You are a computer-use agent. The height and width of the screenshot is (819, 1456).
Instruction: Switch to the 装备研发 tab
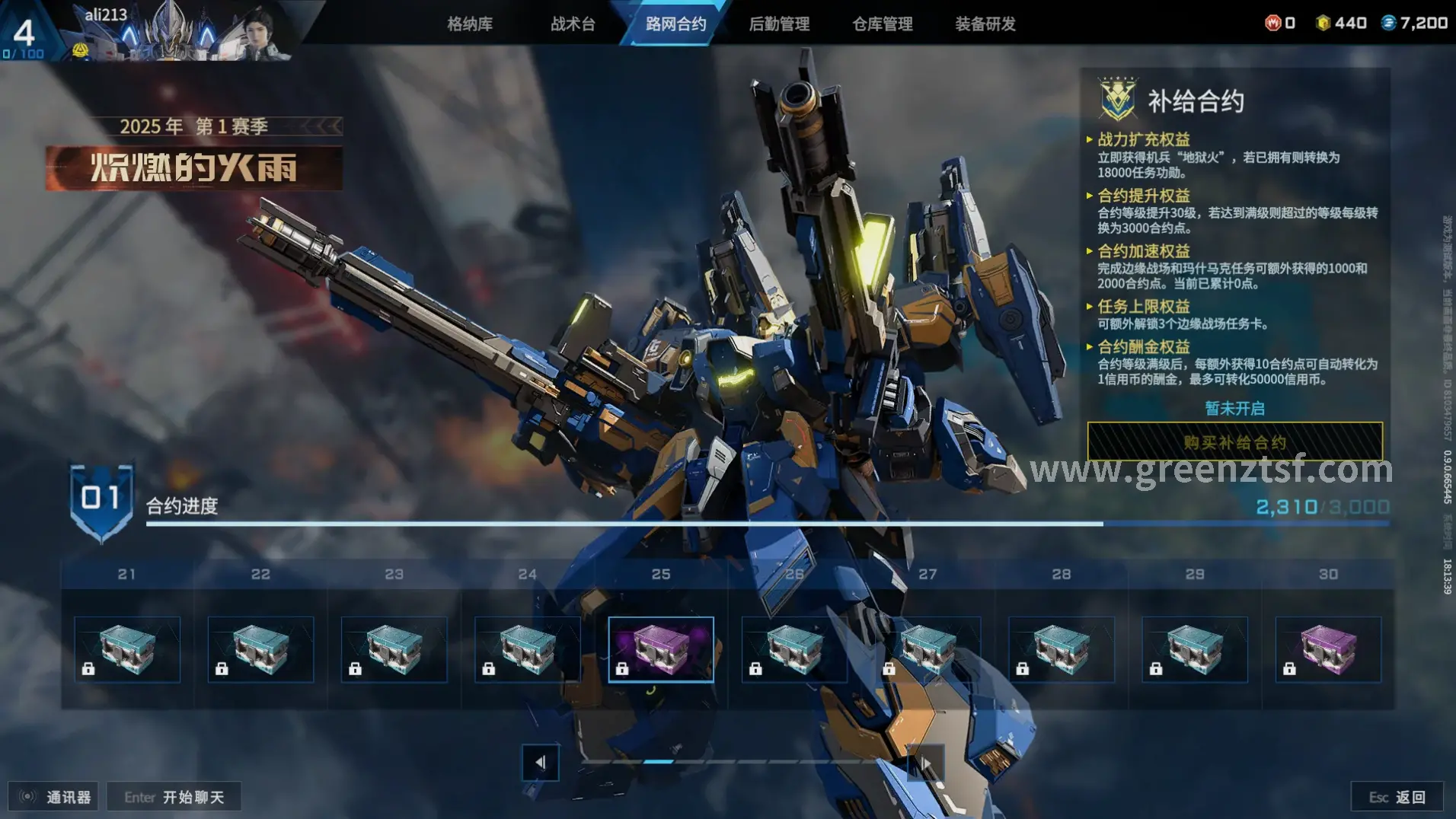tap(985, 24)
